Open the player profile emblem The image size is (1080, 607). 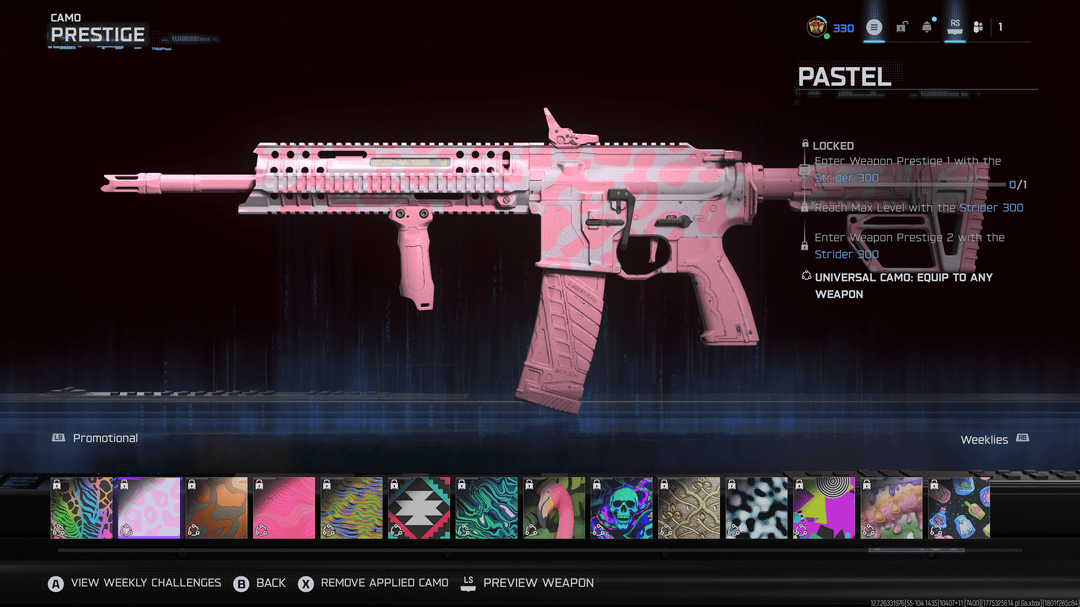coord(817,27)
